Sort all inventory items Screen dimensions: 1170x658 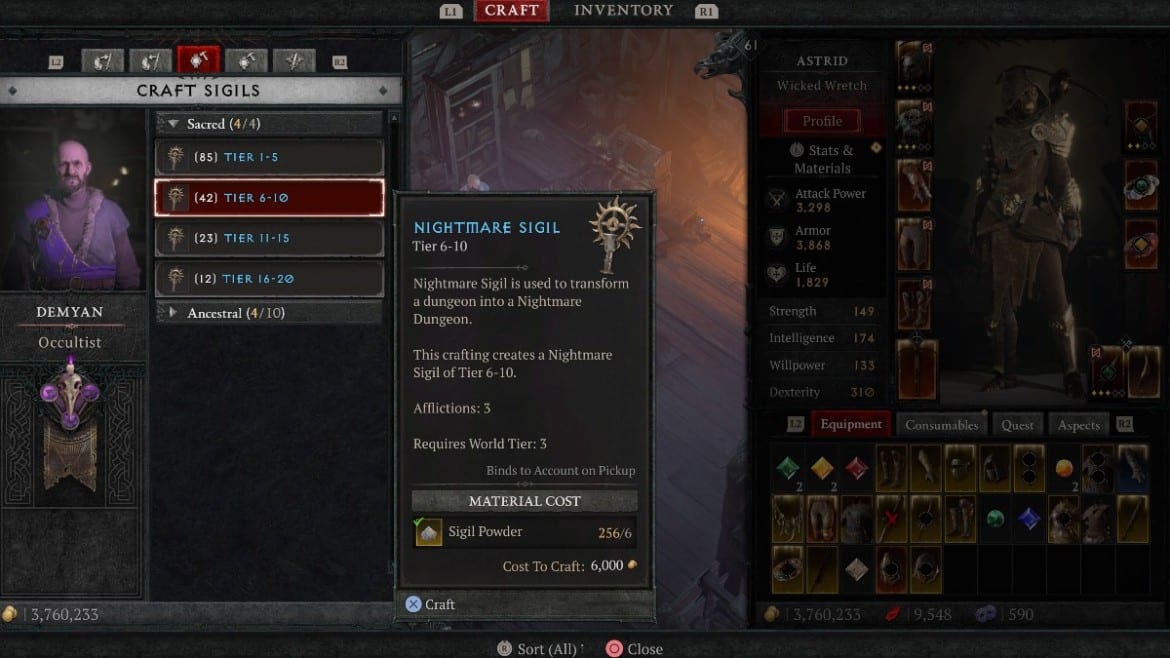(x=540, y=649)
